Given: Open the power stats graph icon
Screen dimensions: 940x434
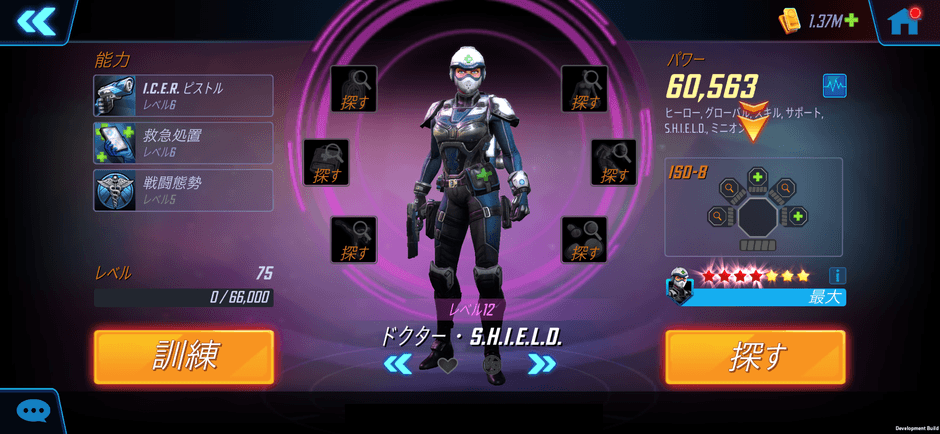Looking at the screenshot, I should (834, 85).
